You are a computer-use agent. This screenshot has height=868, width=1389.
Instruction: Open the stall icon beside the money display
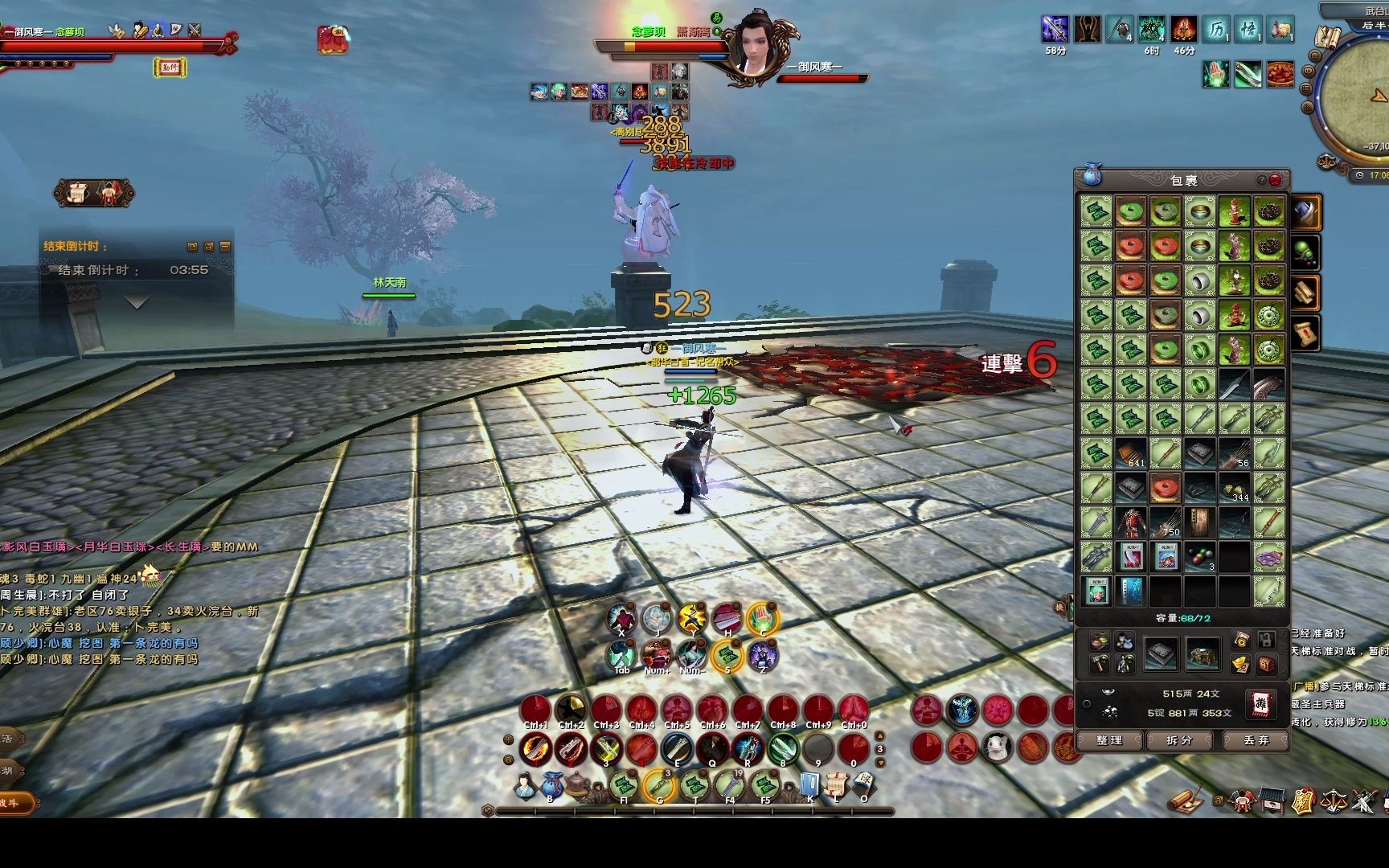(x=1260, y=703)
